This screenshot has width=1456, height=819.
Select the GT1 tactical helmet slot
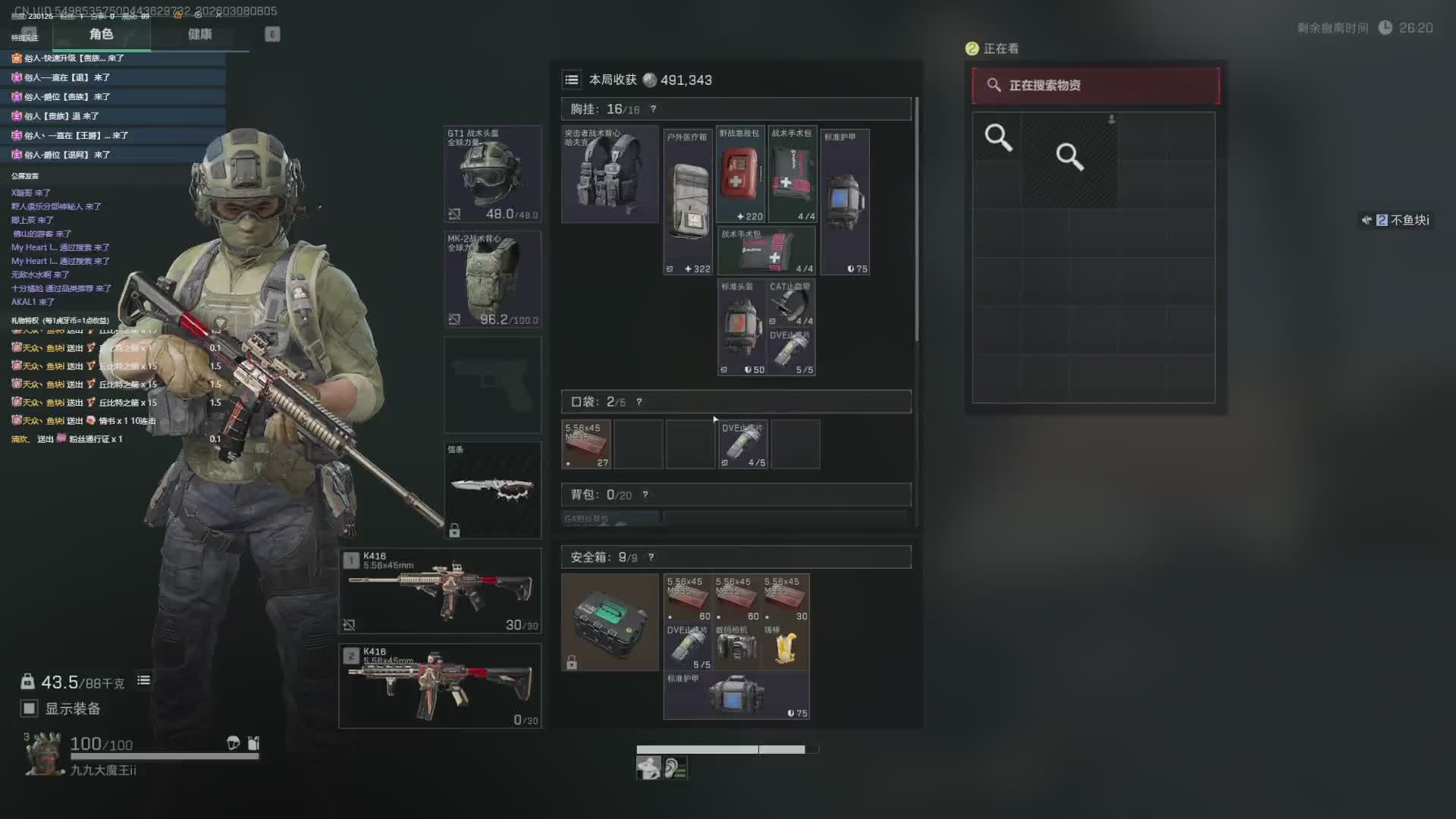pyautogui.click(x=492, y=174)
